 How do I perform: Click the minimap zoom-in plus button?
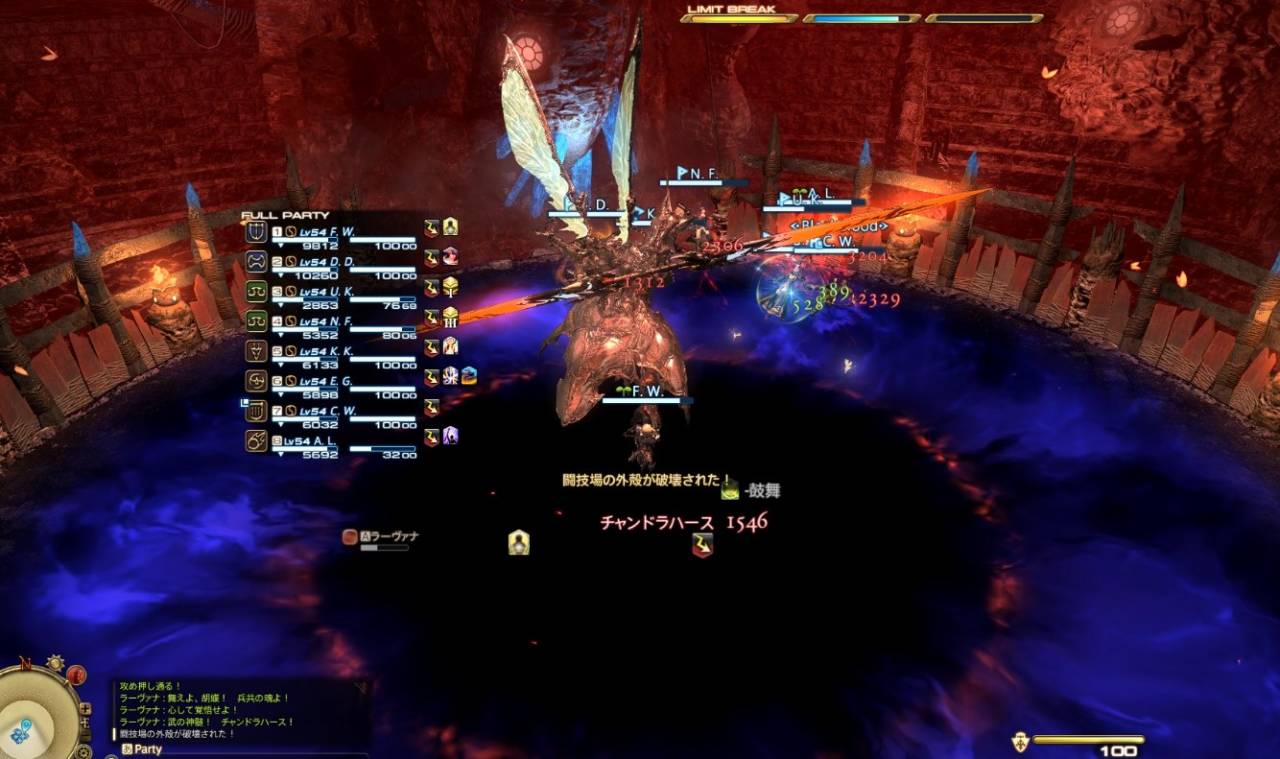(85, 709)
